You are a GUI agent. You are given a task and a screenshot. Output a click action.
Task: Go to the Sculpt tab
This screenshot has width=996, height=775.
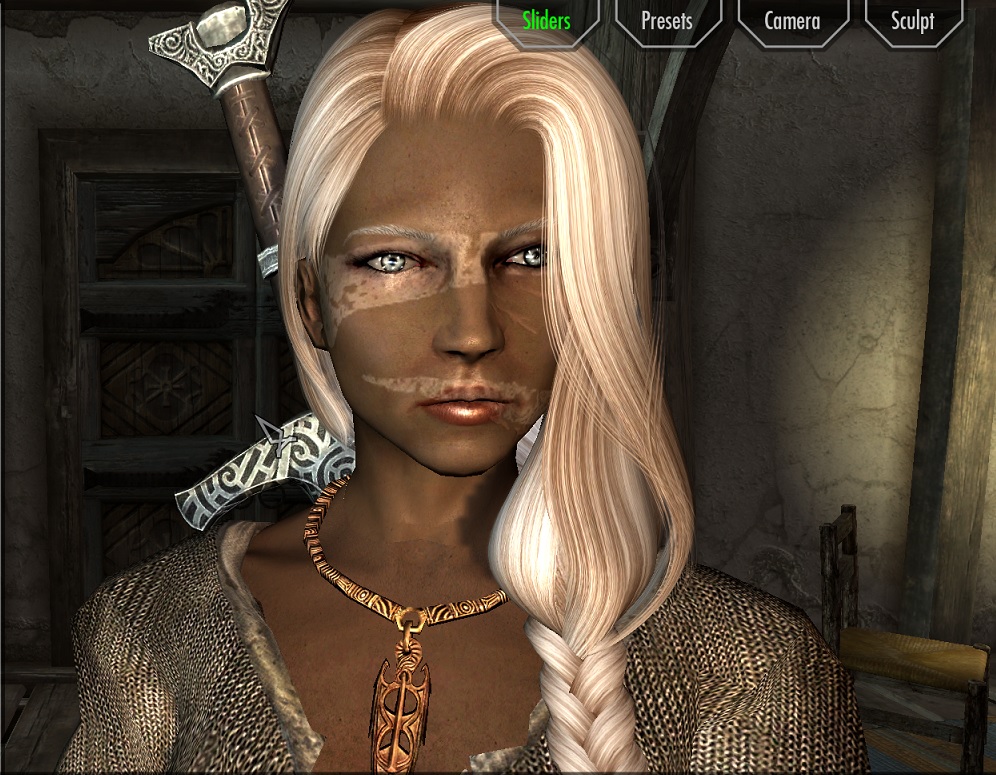click(912, 20)
